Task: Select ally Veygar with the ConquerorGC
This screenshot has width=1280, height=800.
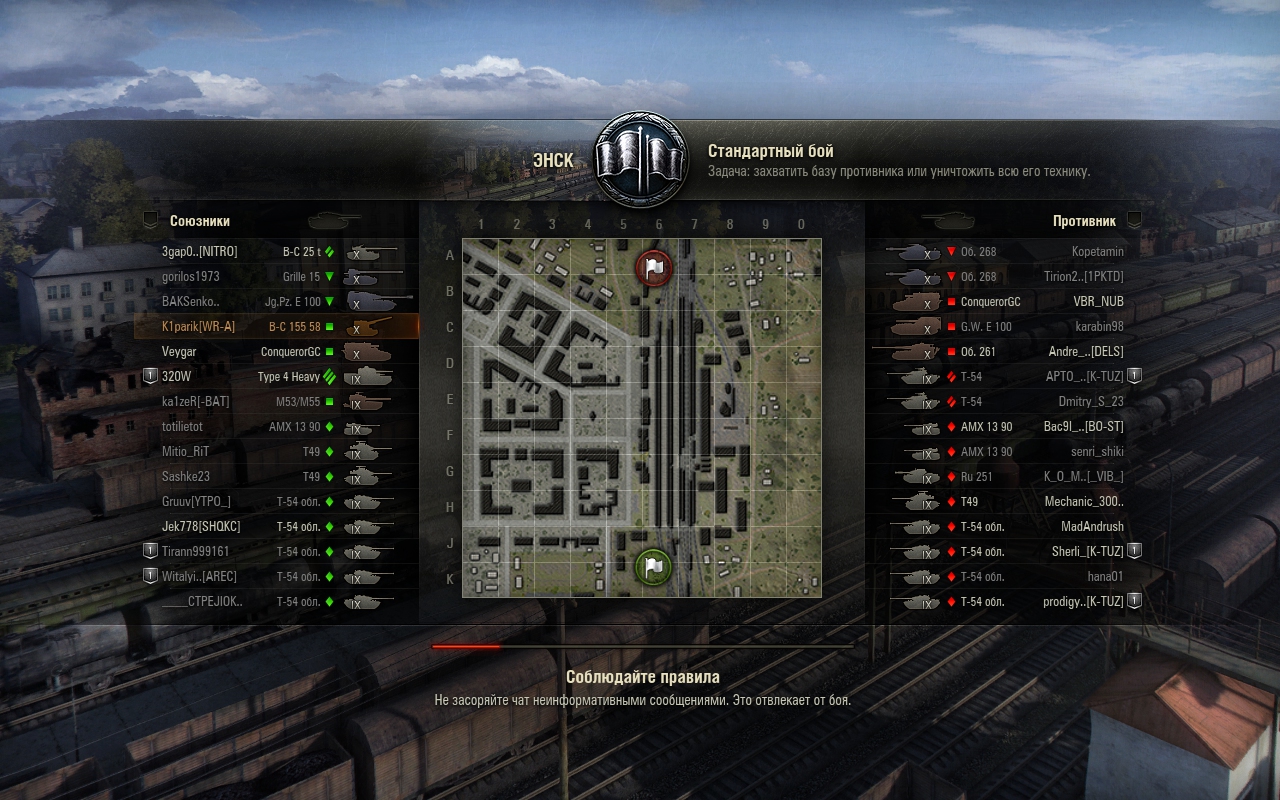Action: (277, 352)
